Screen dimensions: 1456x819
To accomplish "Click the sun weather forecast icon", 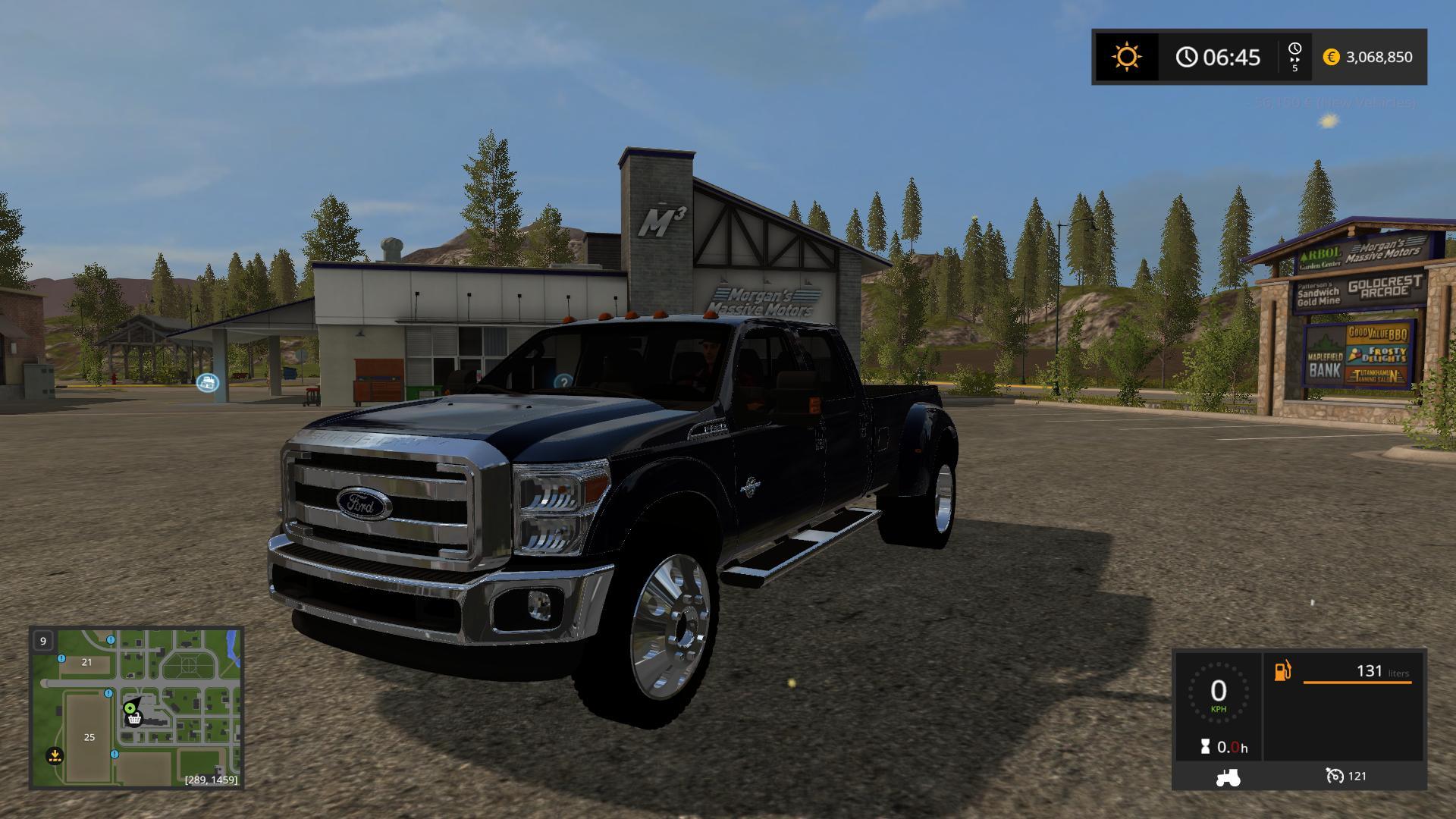I will click(x=1126, y=57).
